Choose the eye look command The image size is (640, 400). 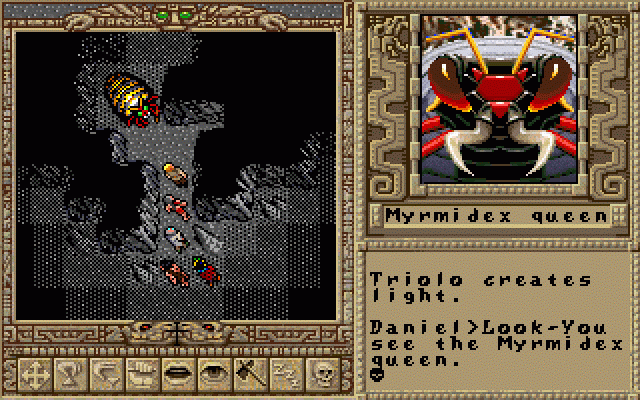(x=212, y=375)
